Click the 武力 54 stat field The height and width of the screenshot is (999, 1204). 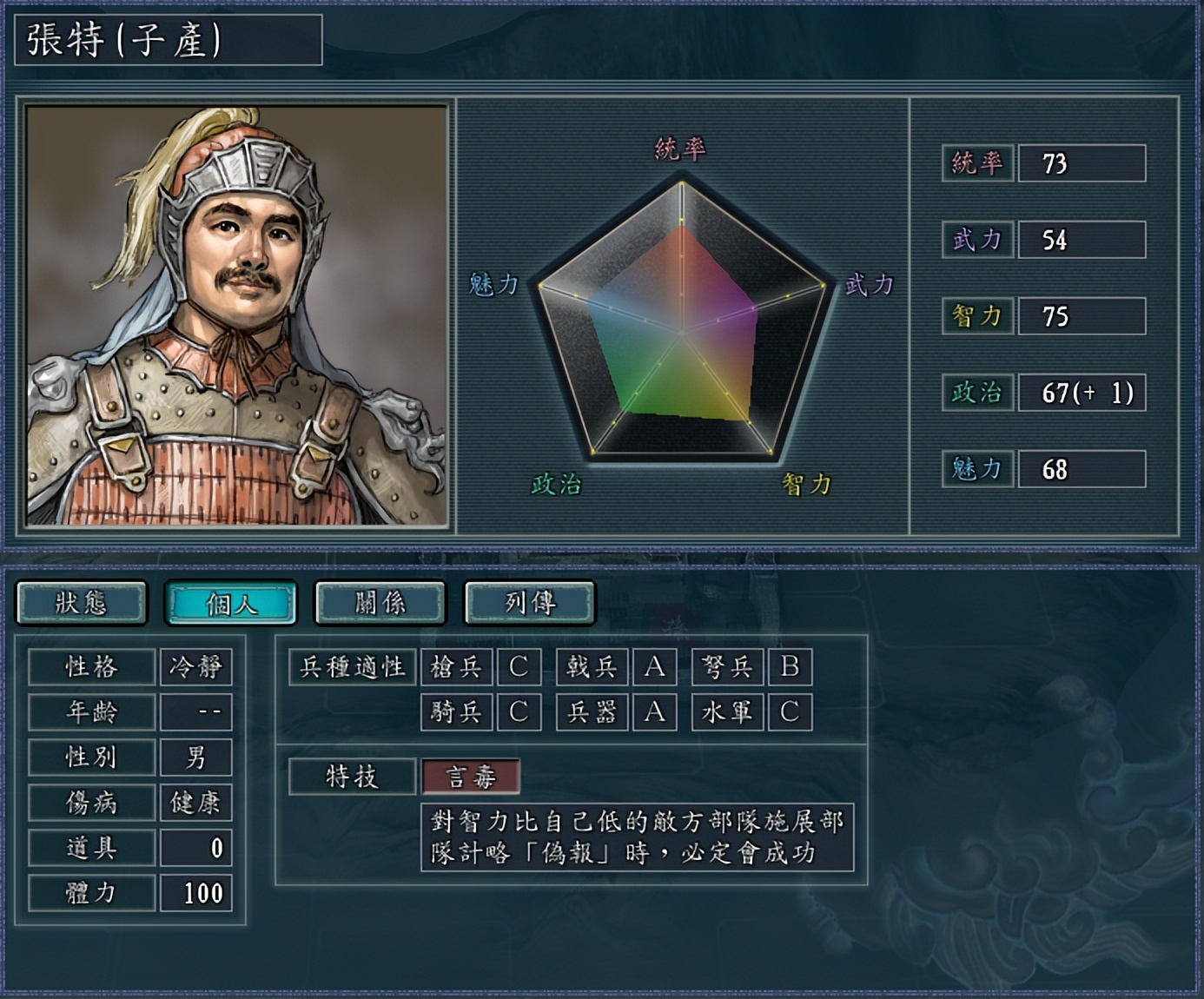1082,240
